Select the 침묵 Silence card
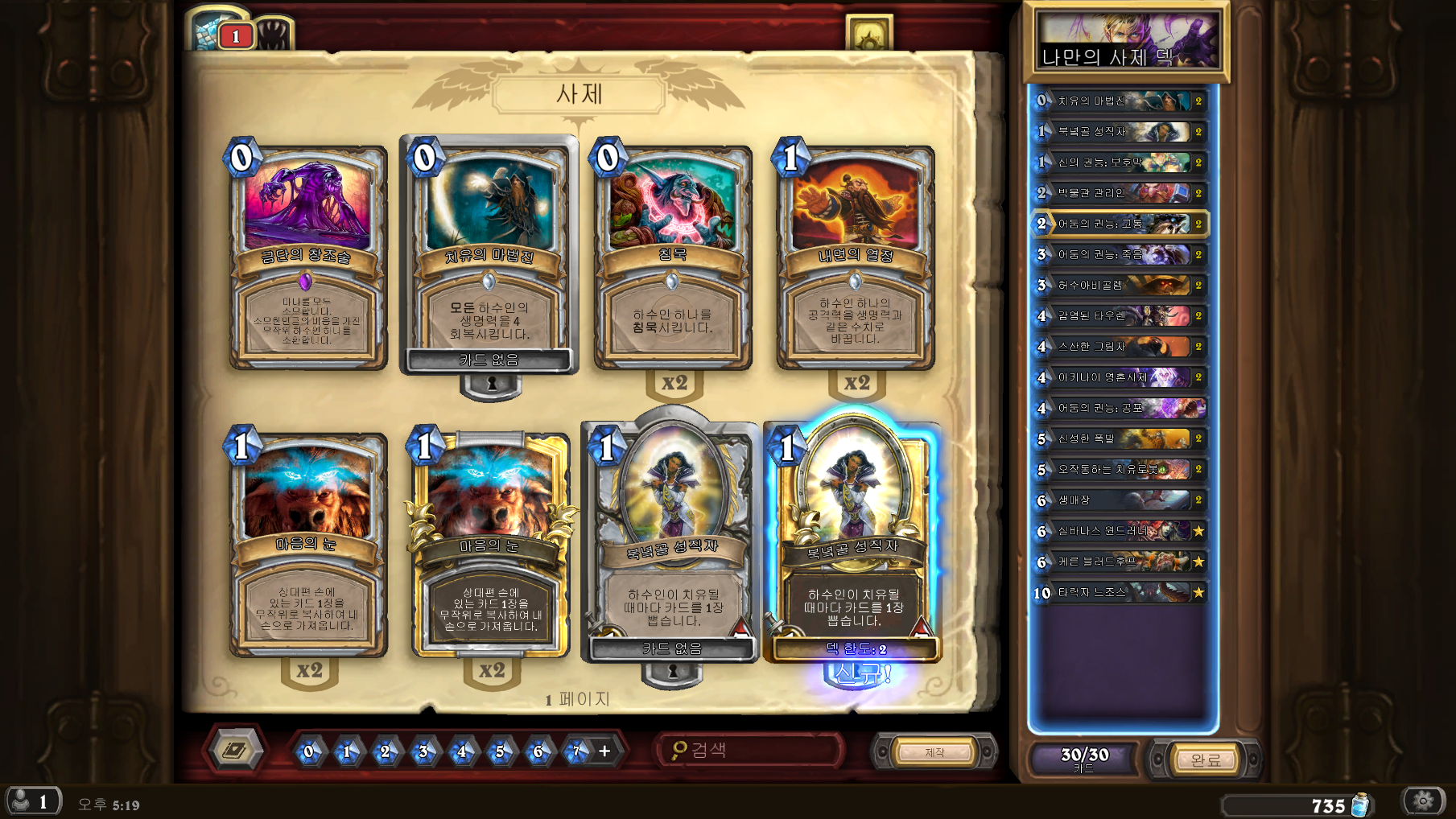This screenshot has height=819, width=1456. (x=673, y=257)
